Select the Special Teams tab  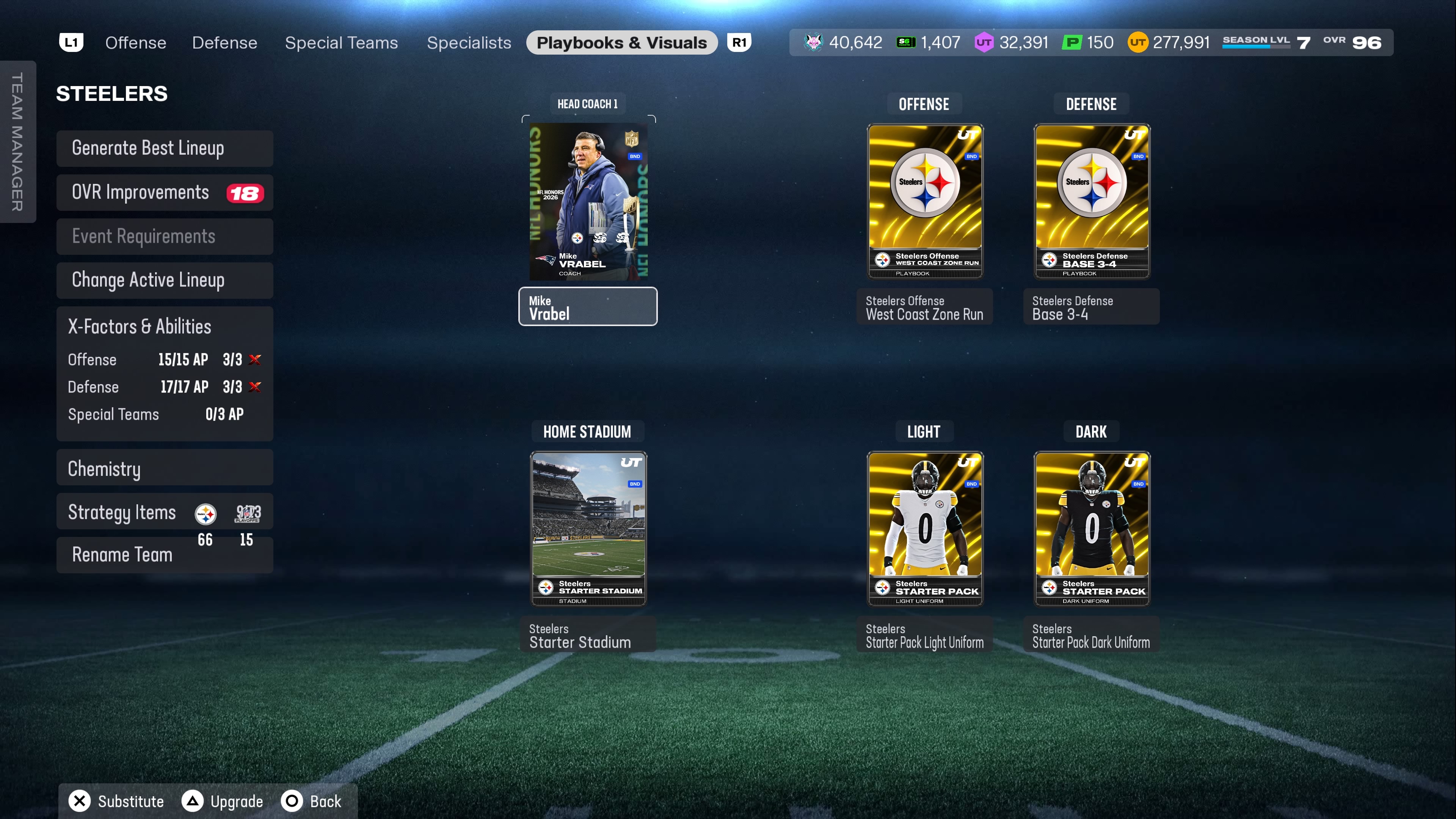pyautogui.click(x=341, y=43)
